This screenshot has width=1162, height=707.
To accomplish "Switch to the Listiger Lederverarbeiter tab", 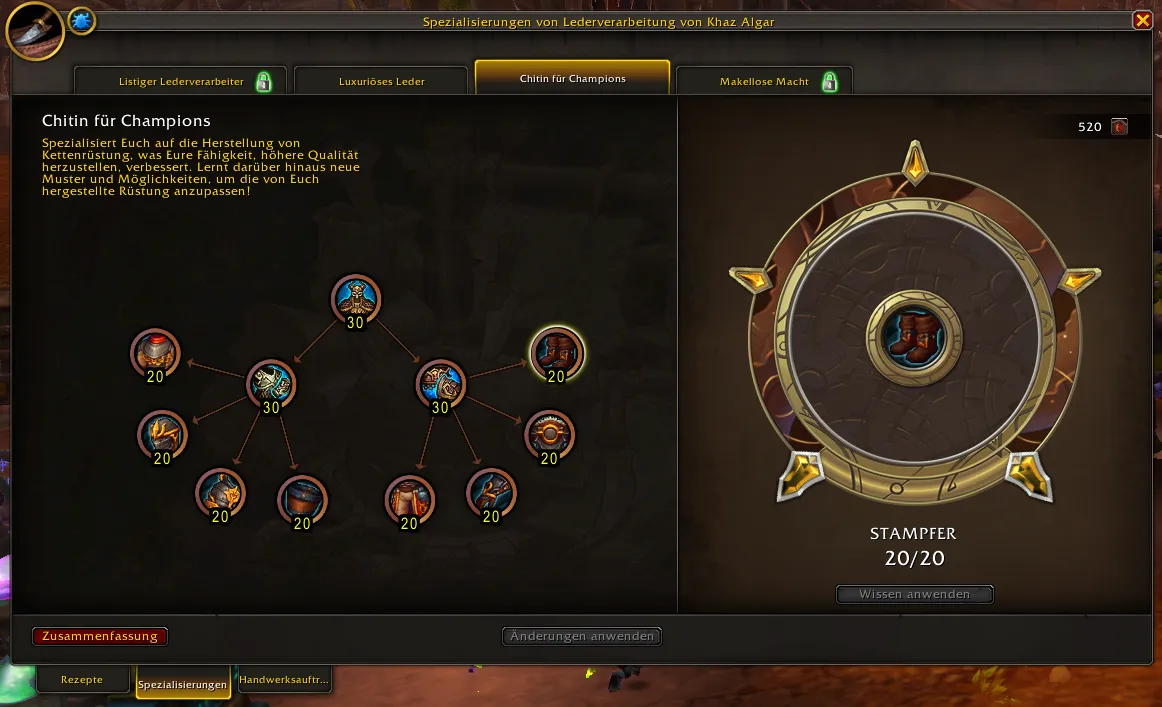I will (x=181, y=81).
